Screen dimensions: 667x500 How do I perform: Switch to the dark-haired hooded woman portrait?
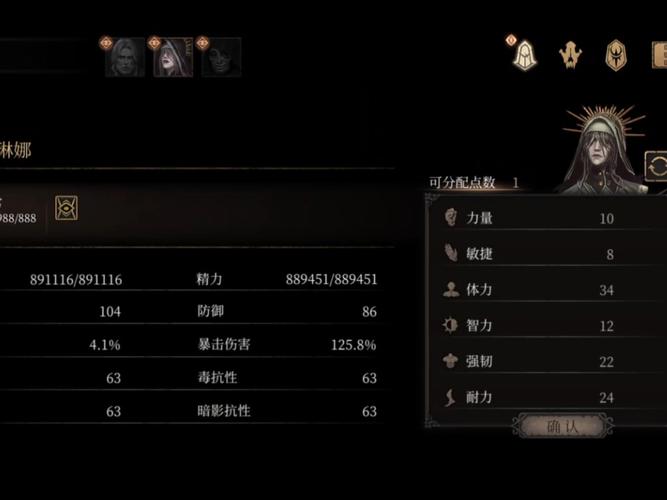pyautogui.click(x=173, y=58)
